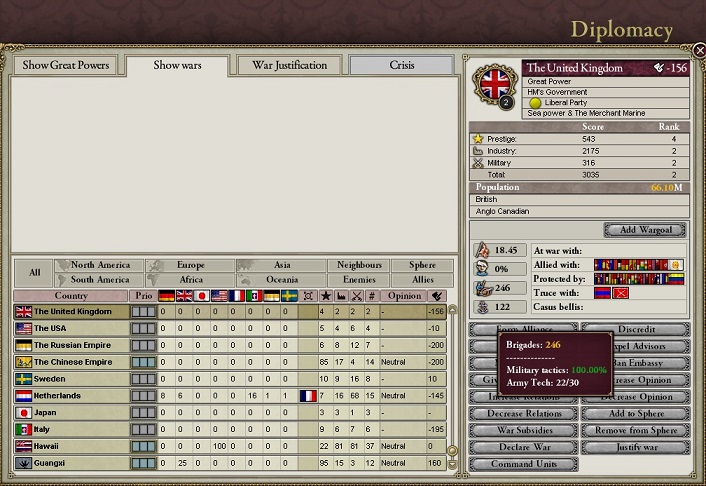Switch to the Show Great Powers tab
Viewport: 706px width, 486px height.
pos(66,66)
